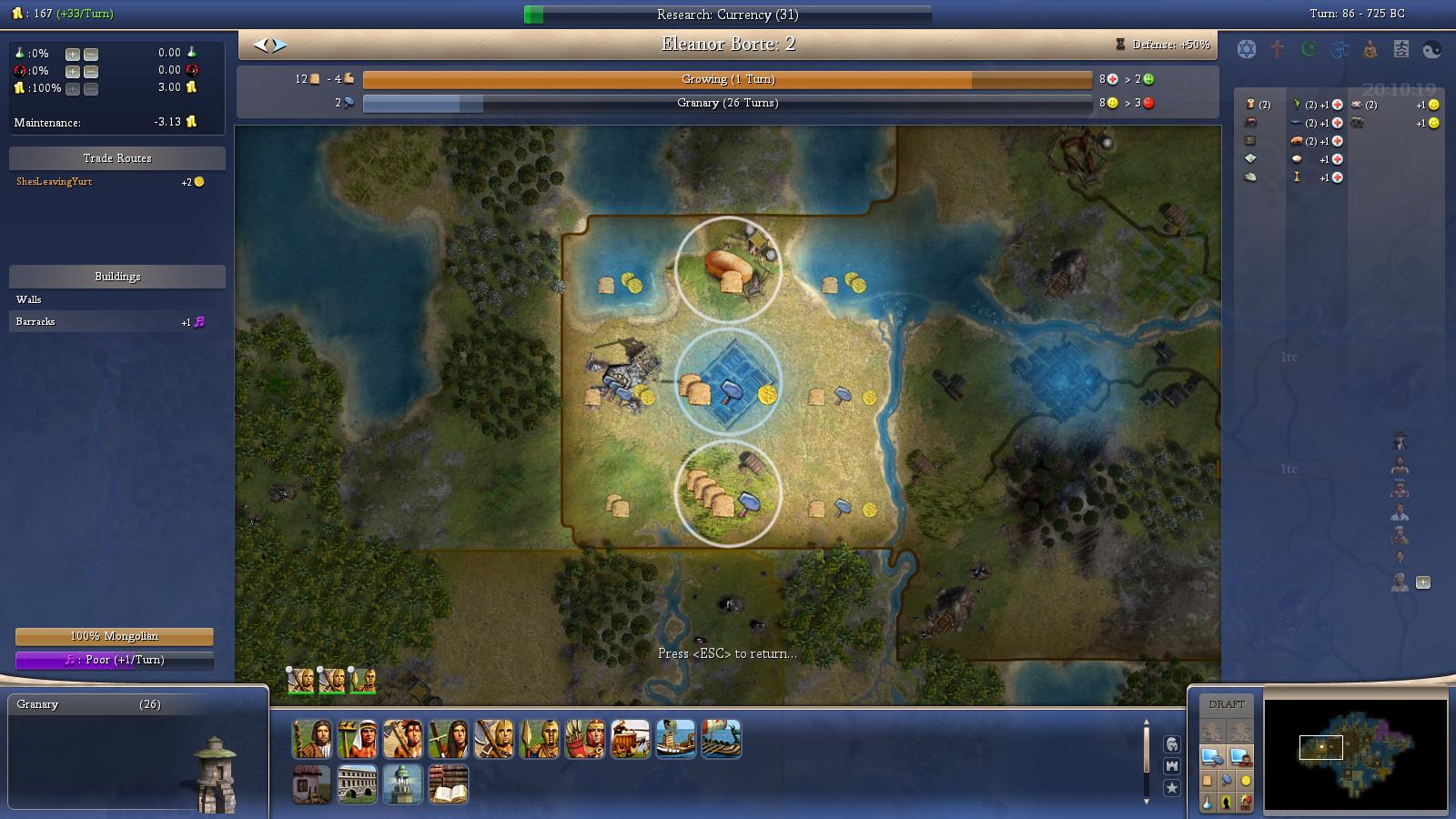Click the right arrow to view the next city
Screen dimensions: 1456x819
pyautogui.click(x=276, y=42)
